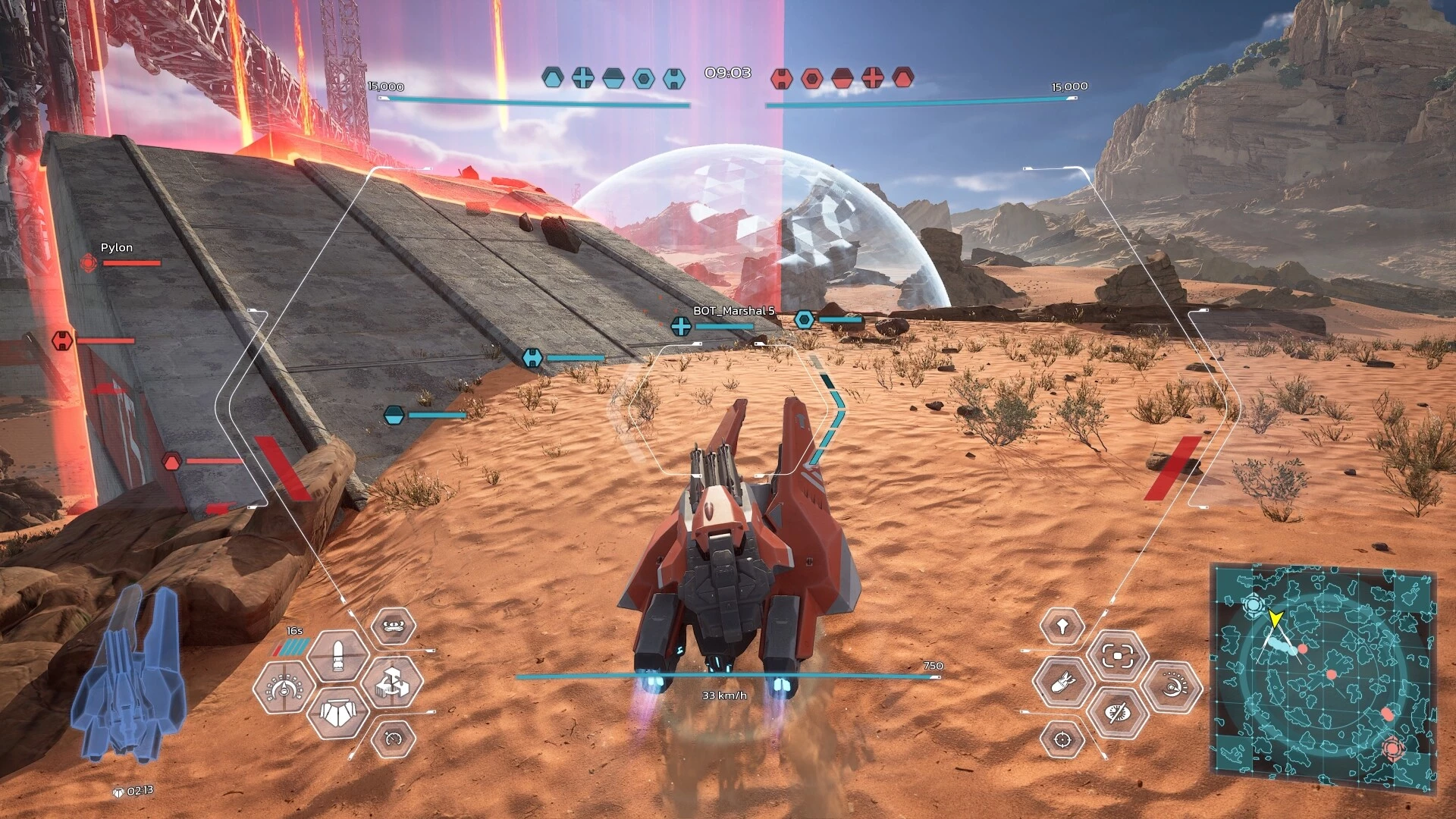
Task: Select the blue team cross-shaped class icon
Action: [582, 77]
